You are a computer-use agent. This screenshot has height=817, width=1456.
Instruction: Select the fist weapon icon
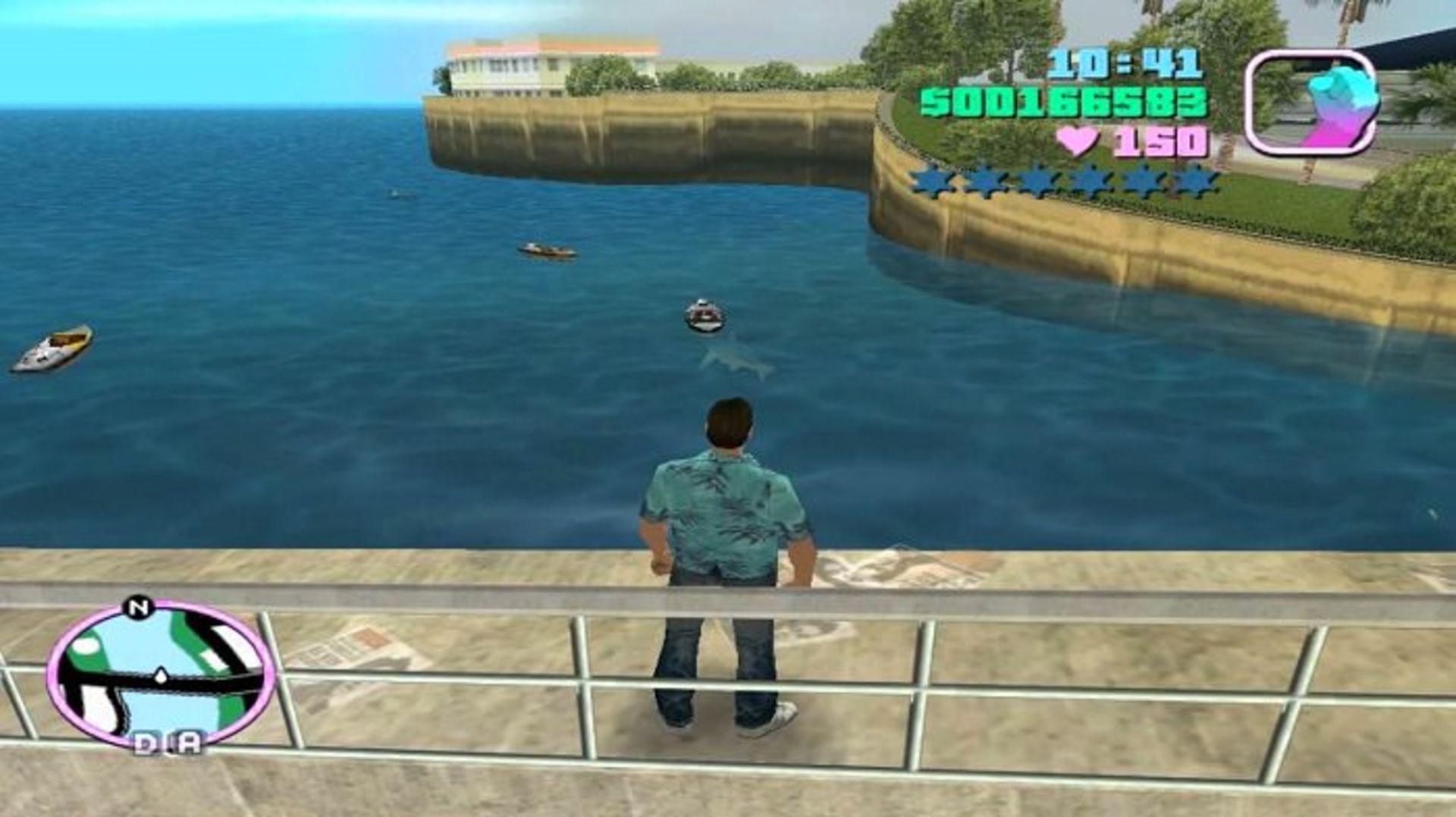(1311, 102)
